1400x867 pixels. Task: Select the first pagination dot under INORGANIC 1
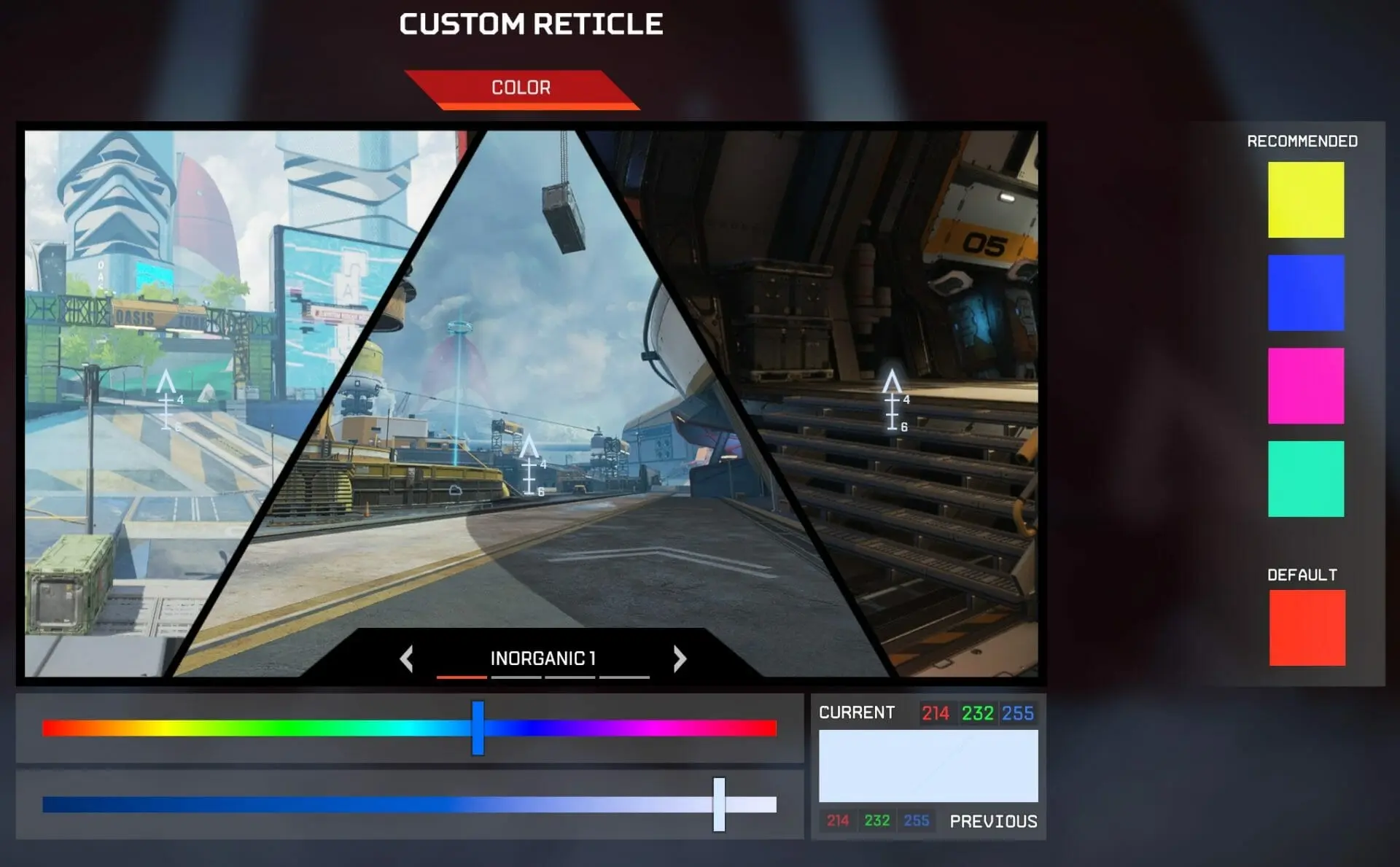pyautogui.click(x=460, y=679)
